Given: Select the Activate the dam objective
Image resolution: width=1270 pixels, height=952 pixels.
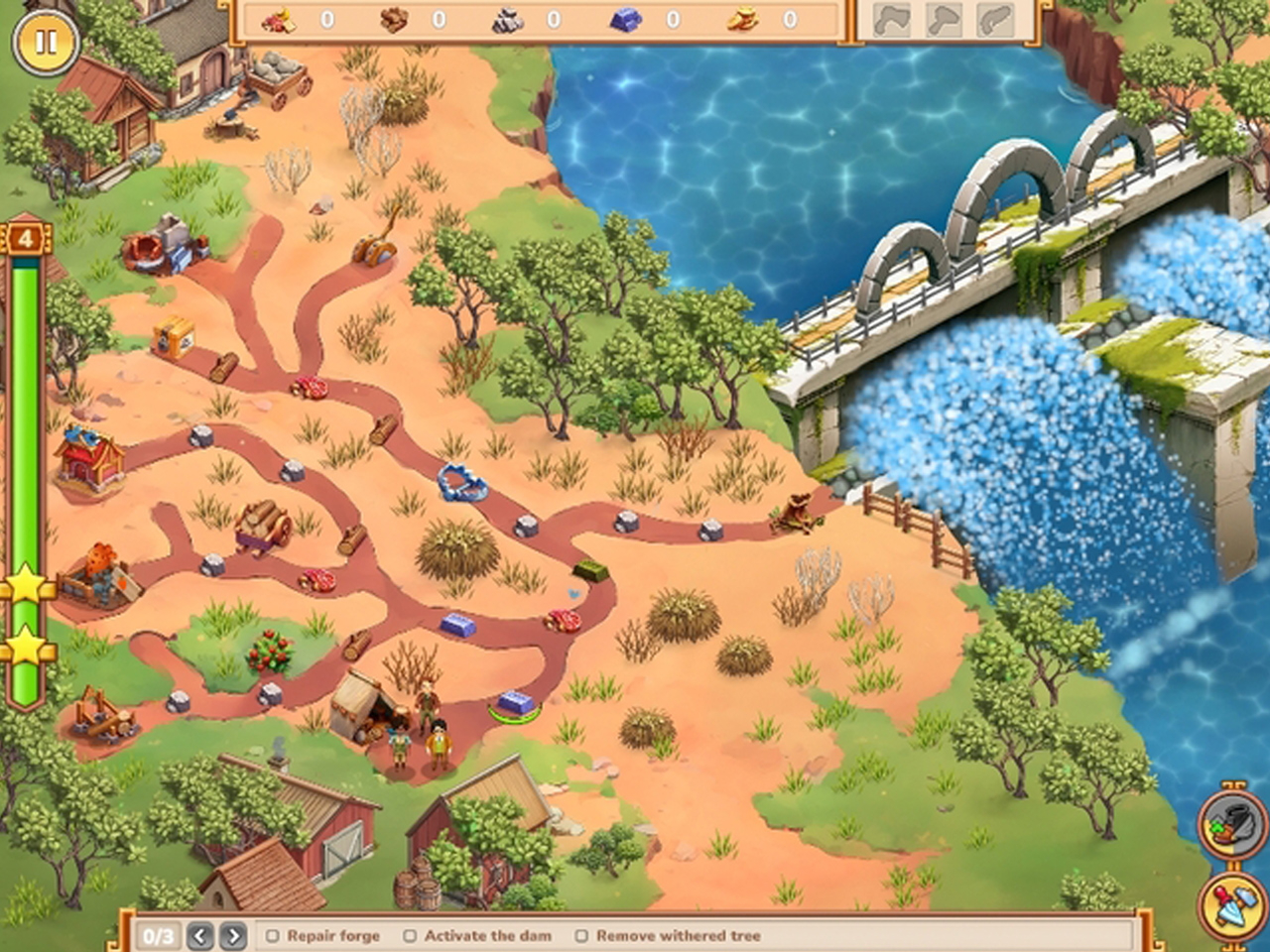Looking at the screenshot, I should pos(478,935).
